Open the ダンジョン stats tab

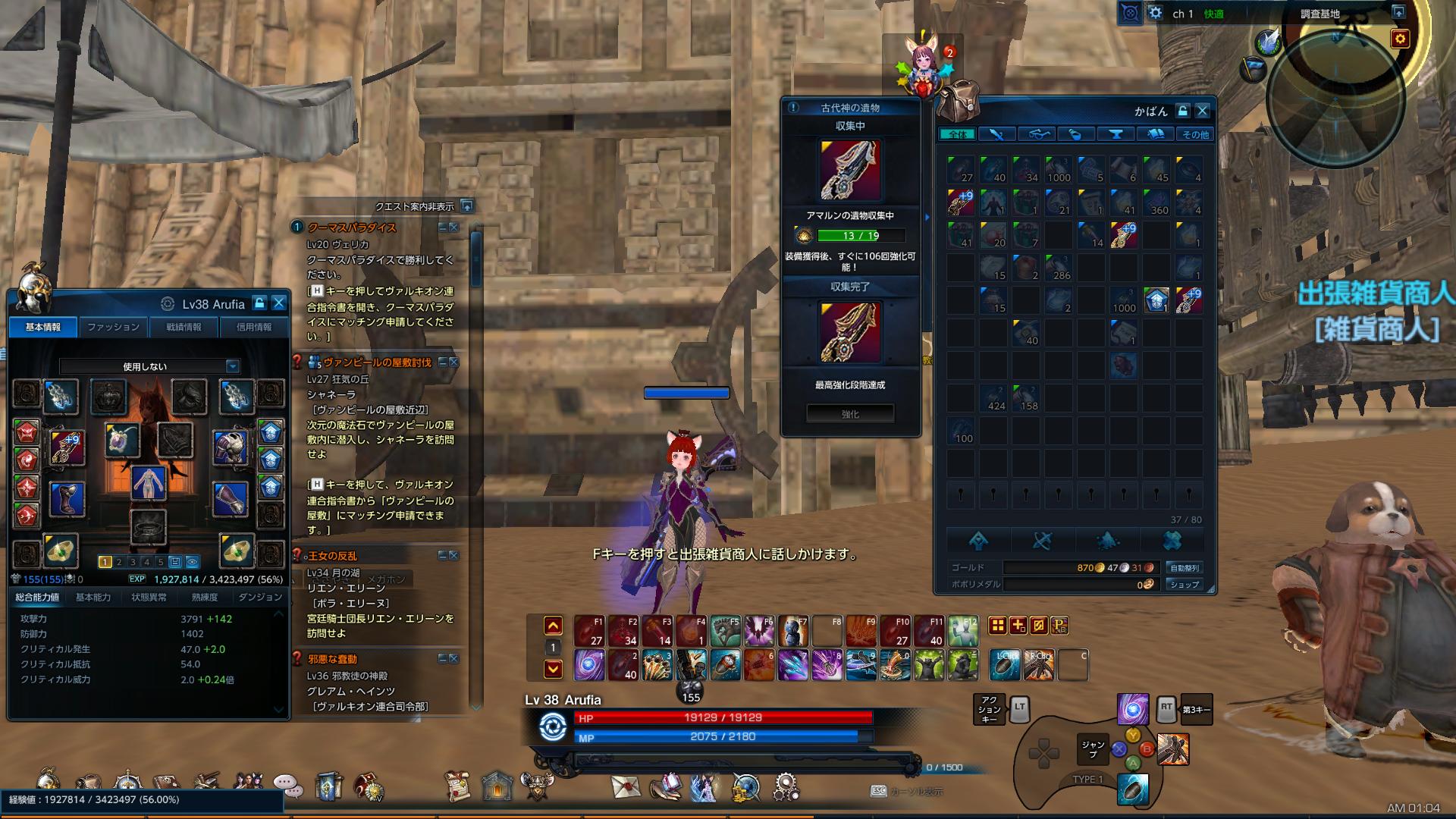tap(262, 596)
